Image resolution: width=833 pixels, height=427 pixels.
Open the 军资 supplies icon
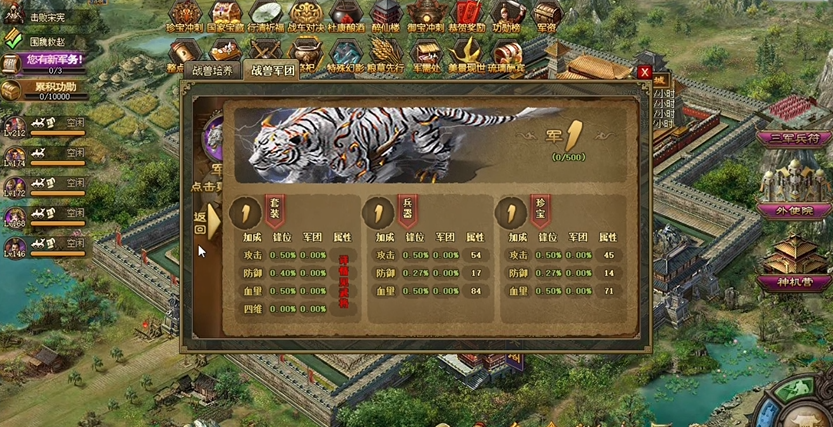coord(548,17)
